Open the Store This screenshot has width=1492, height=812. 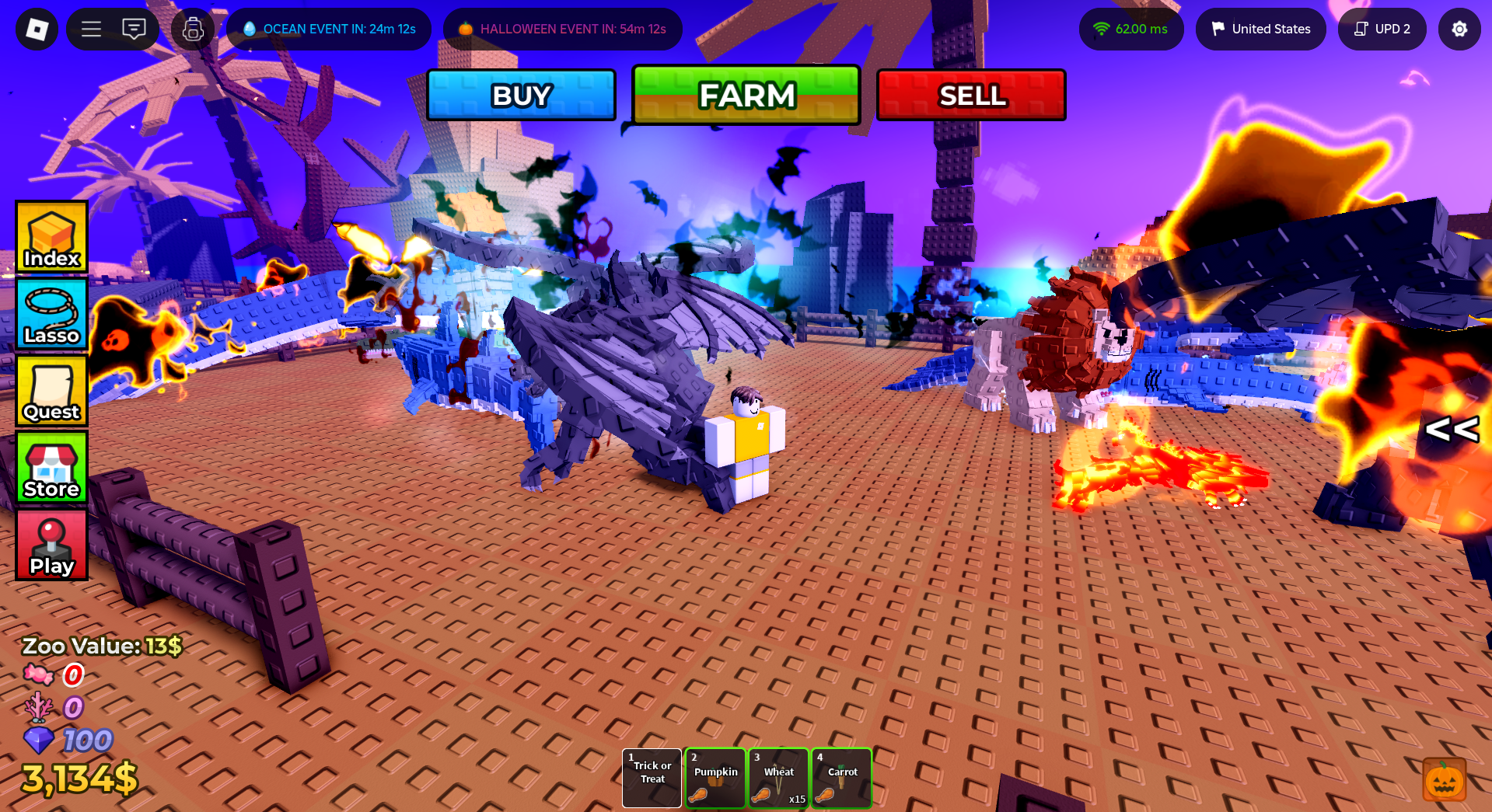(51, 468)
